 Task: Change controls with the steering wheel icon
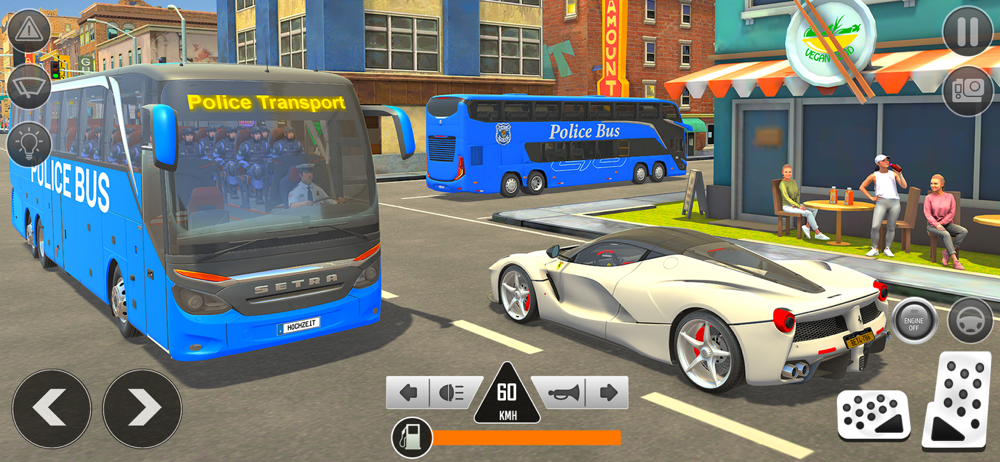pos(969,321)
